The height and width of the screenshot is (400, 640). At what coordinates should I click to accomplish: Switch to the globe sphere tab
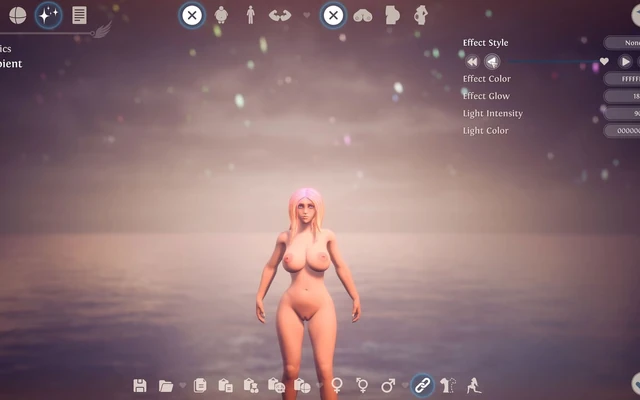(x=18, y=15)
